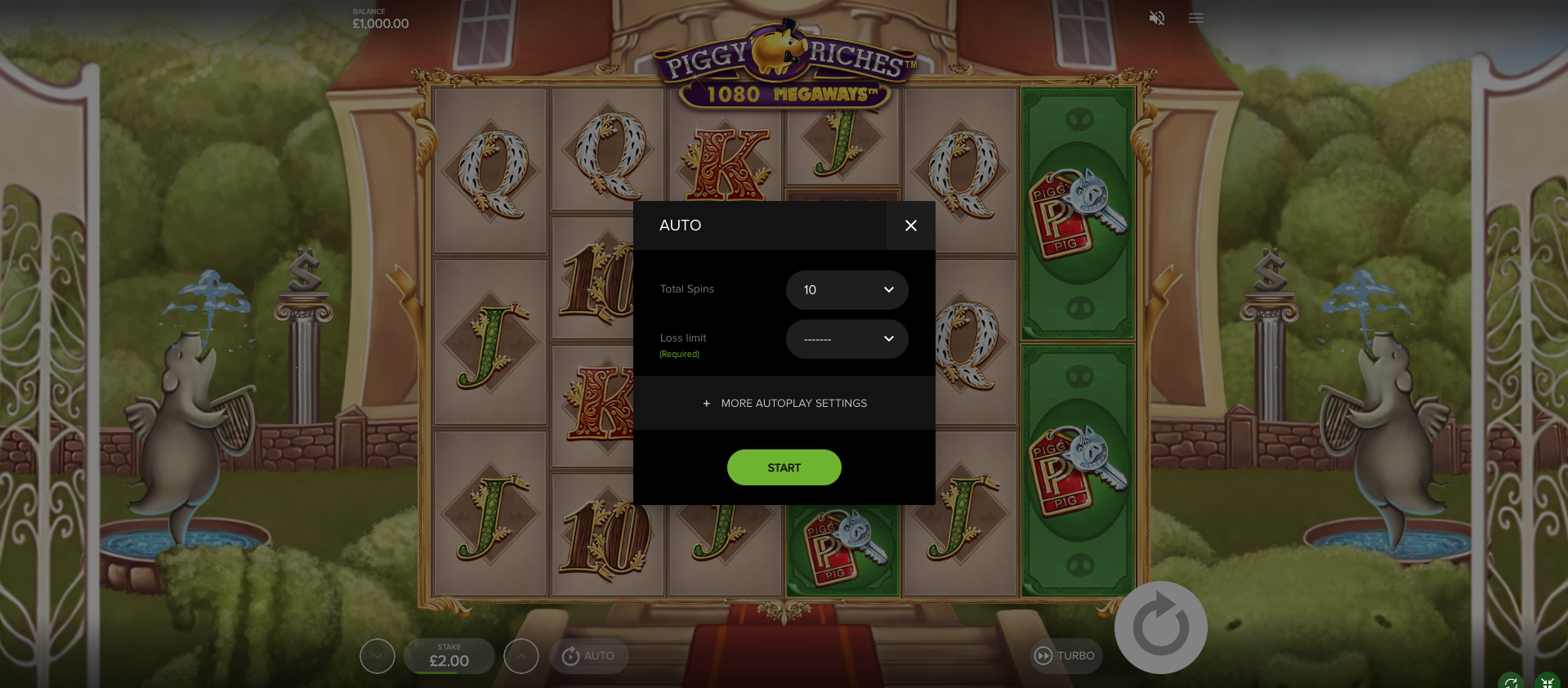Screen dimensions: 1568x688
Task: Spin the reels with the circular arrow button
Action: [x=1160, y=628]
